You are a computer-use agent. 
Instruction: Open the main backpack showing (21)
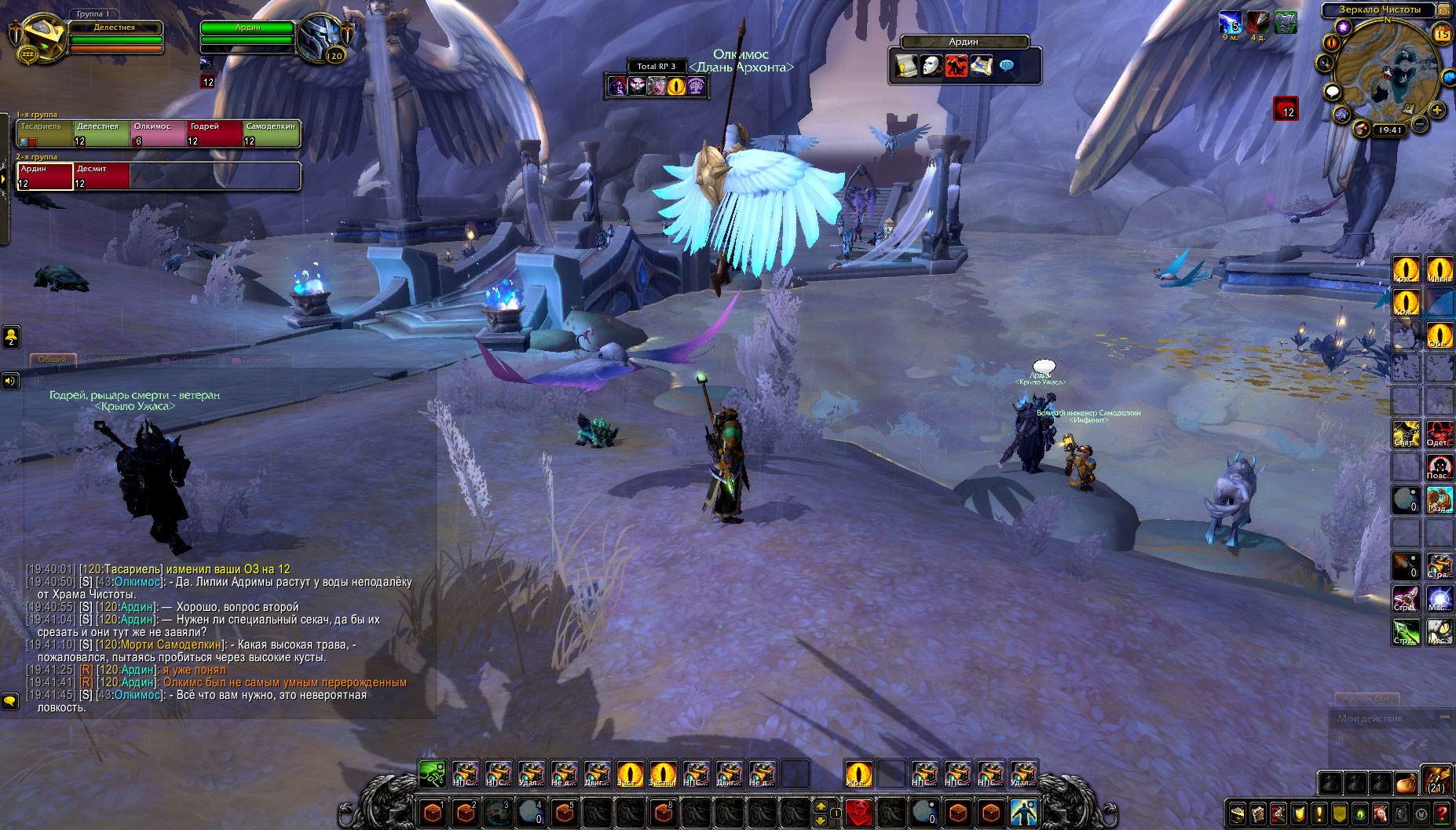coord(1436,781)
